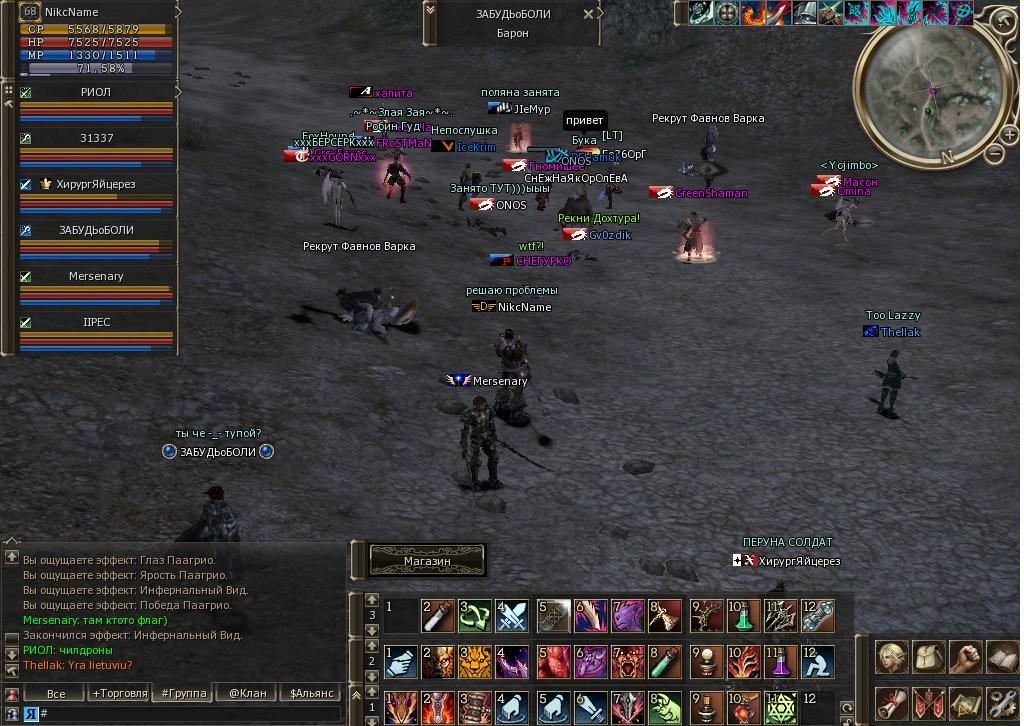Image resolution: width=1024 pixels, height=726 pixels.
Task: Use the purple potion hotbar slot
Action: coord(780,662)
